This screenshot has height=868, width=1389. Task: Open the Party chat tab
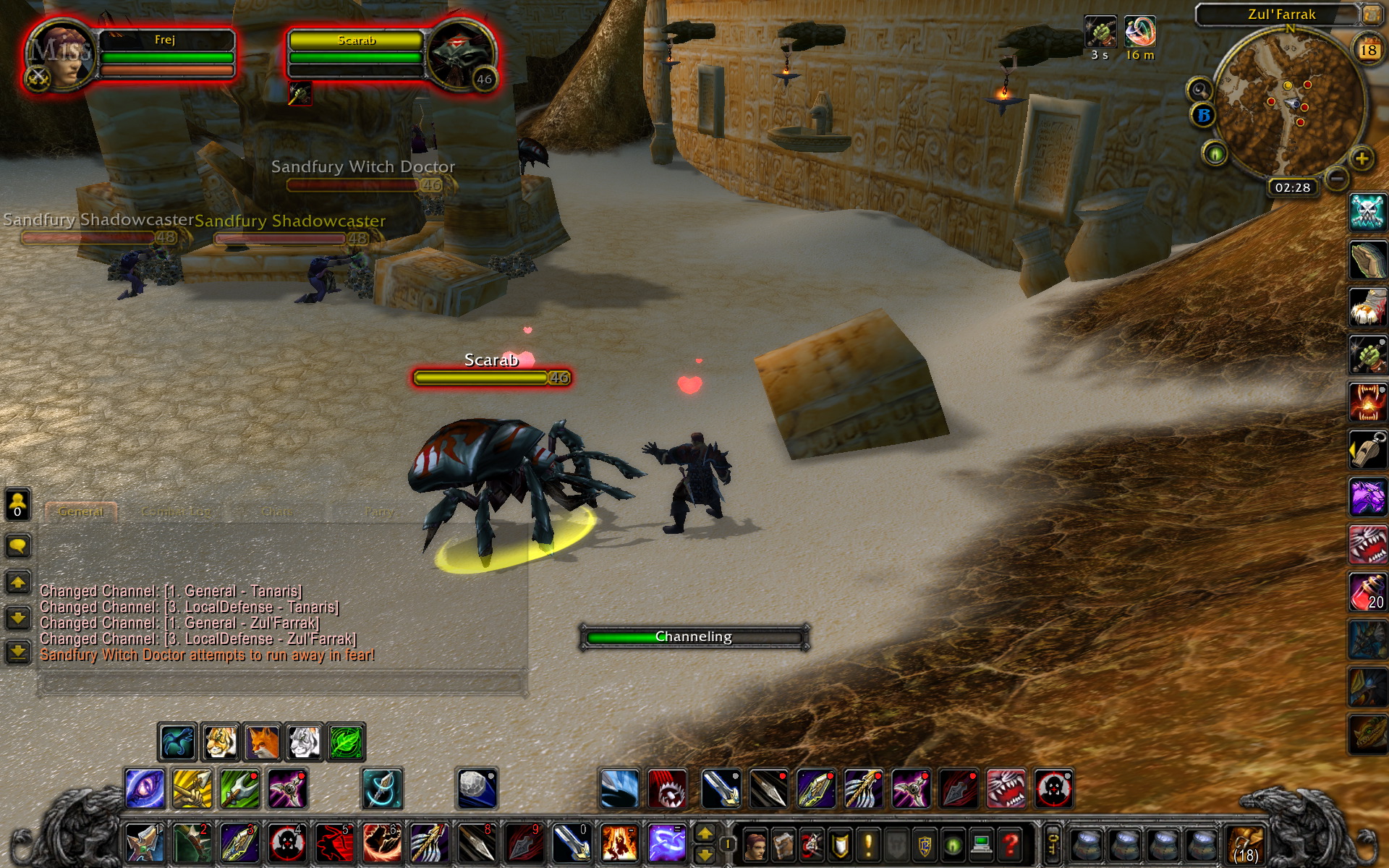(x=378, y=511)
